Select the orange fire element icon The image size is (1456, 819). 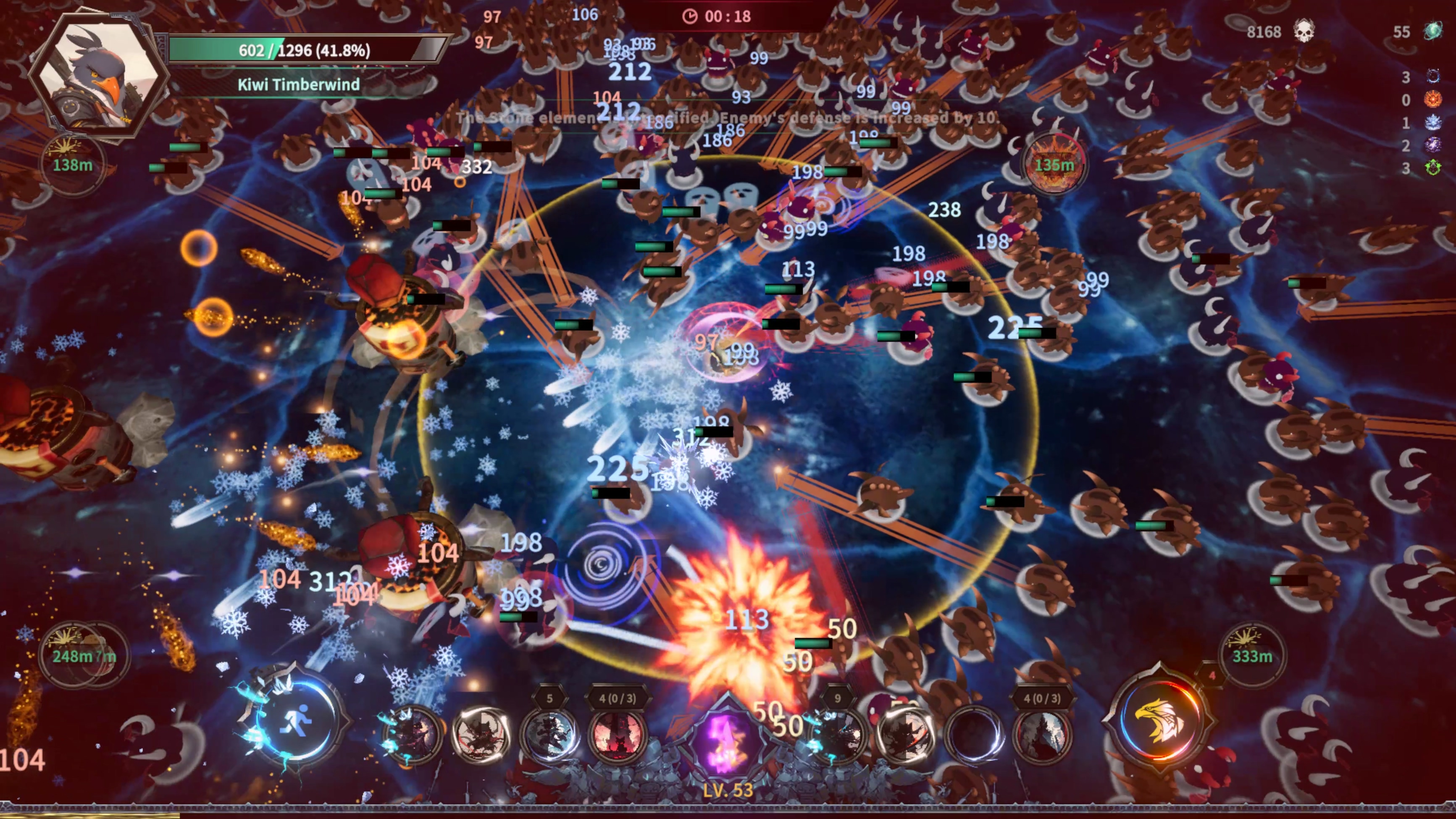[1433, 100]
